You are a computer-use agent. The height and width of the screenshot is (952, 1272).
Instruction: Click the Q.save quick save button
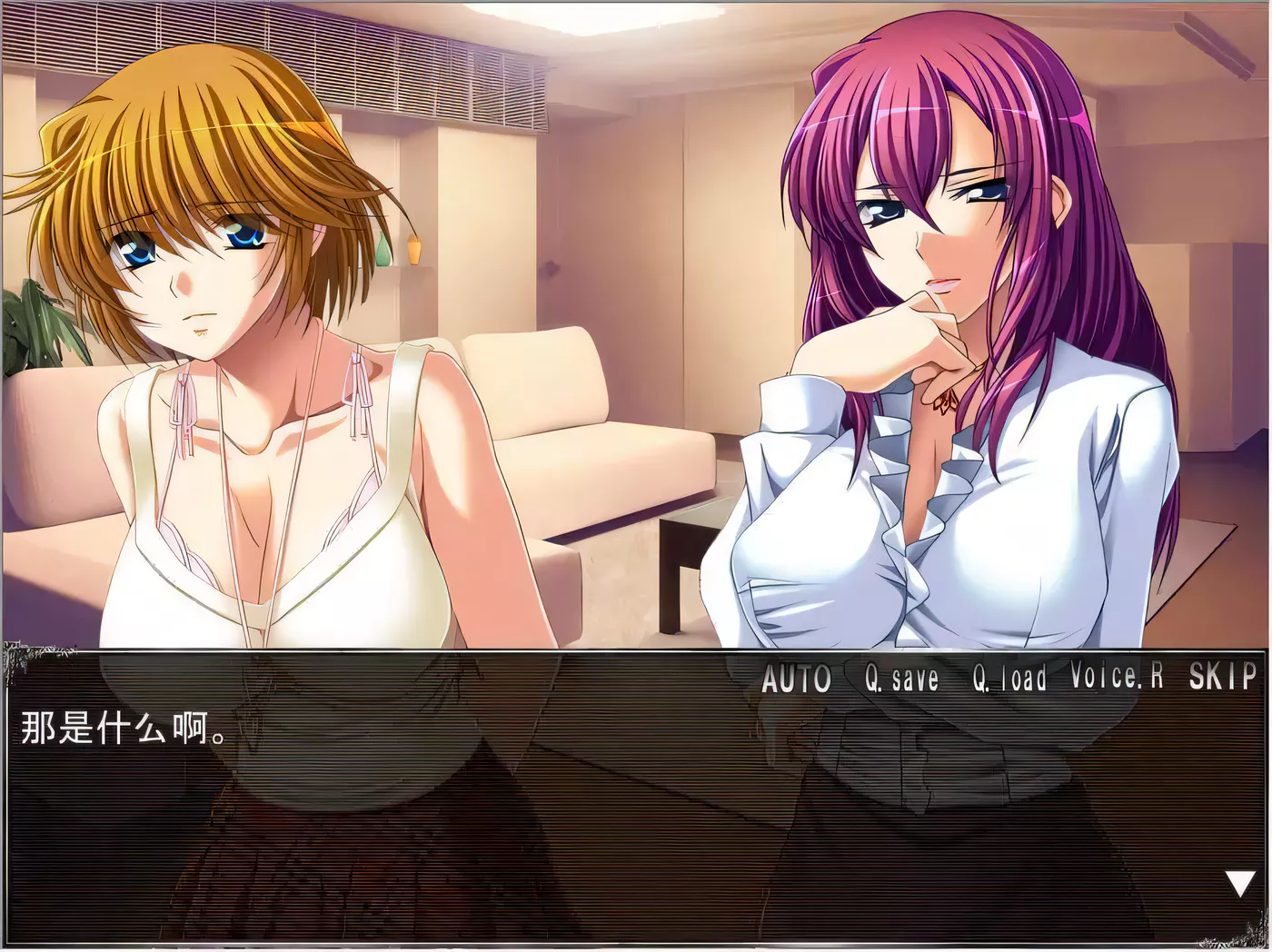901,679
